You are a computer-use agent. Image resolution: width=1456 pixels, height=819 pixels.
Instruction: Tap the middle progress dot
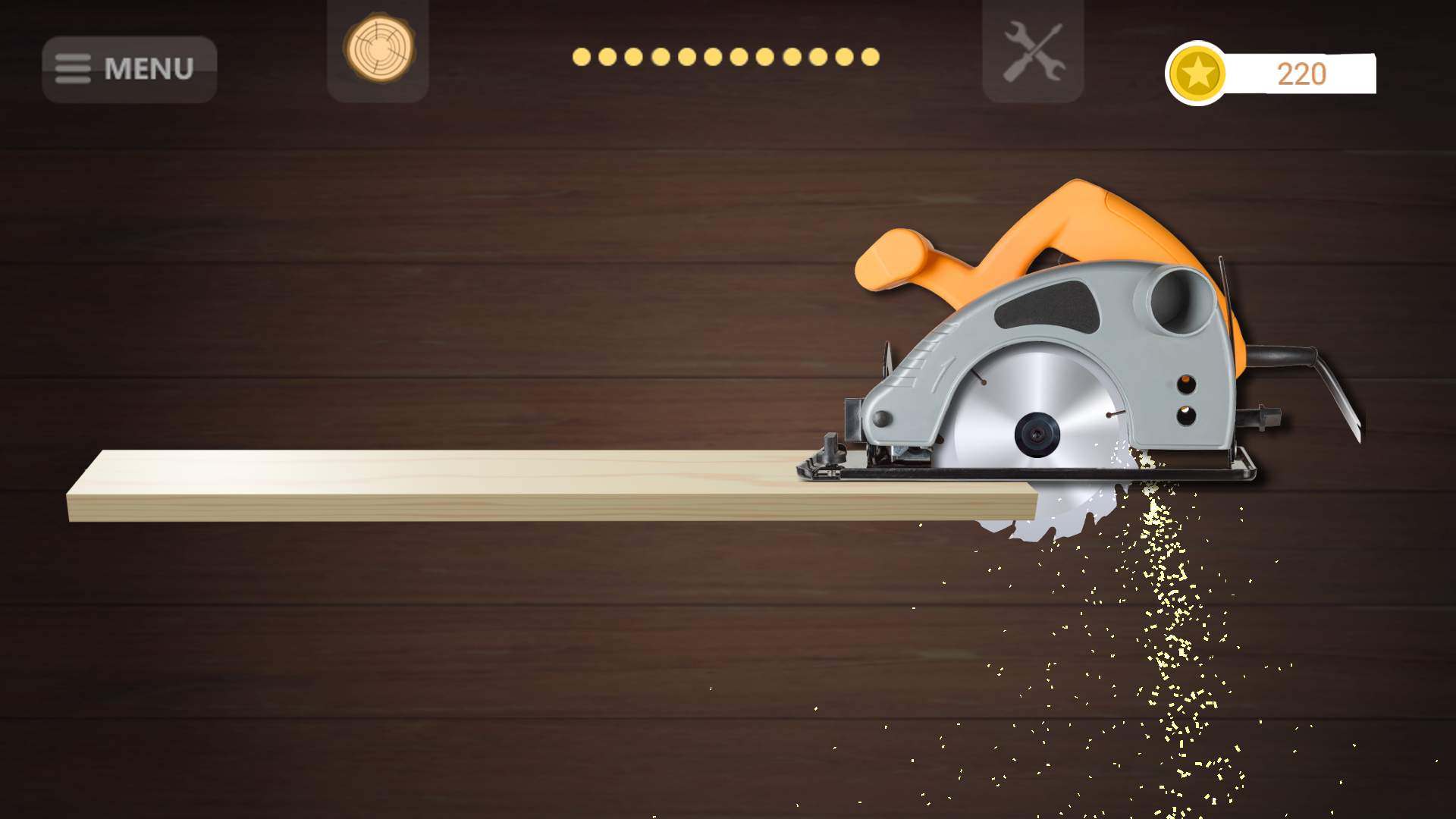(x=724, y=55)
